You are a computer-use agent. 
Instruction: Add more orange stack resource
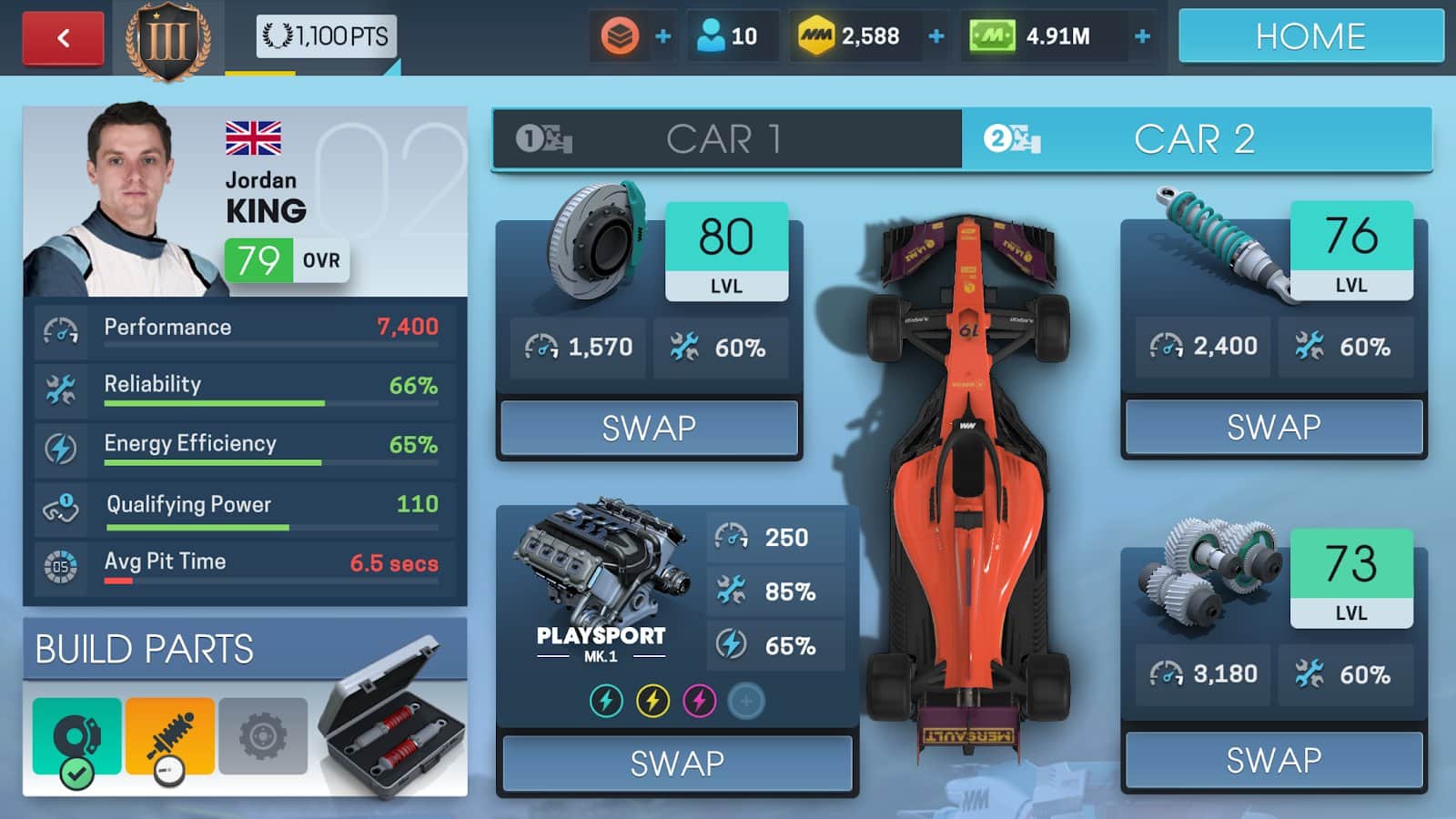click(x=663, y=36)
